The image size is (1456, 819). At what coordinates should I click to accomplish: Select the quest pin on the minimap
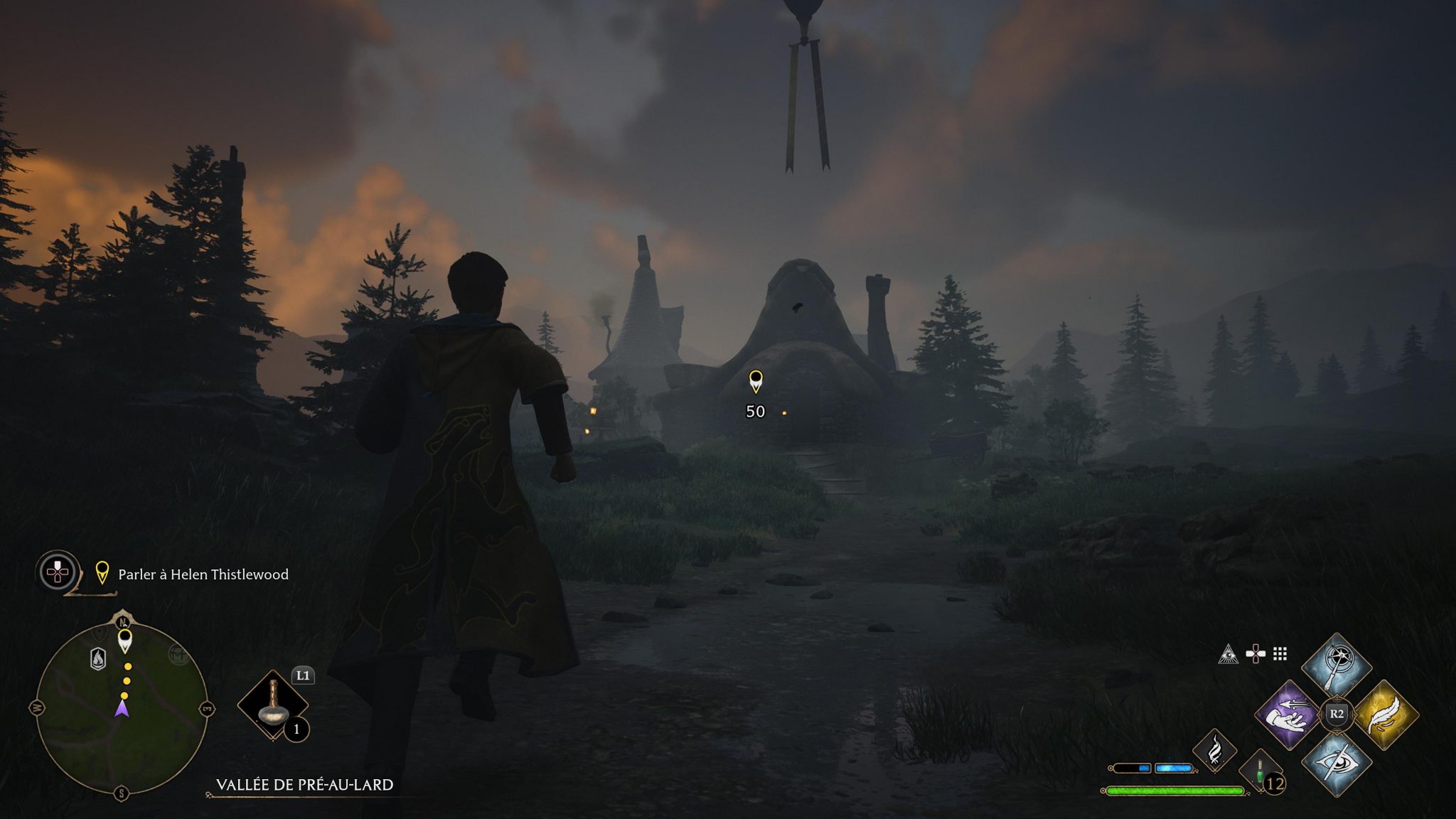coord(125,640)
